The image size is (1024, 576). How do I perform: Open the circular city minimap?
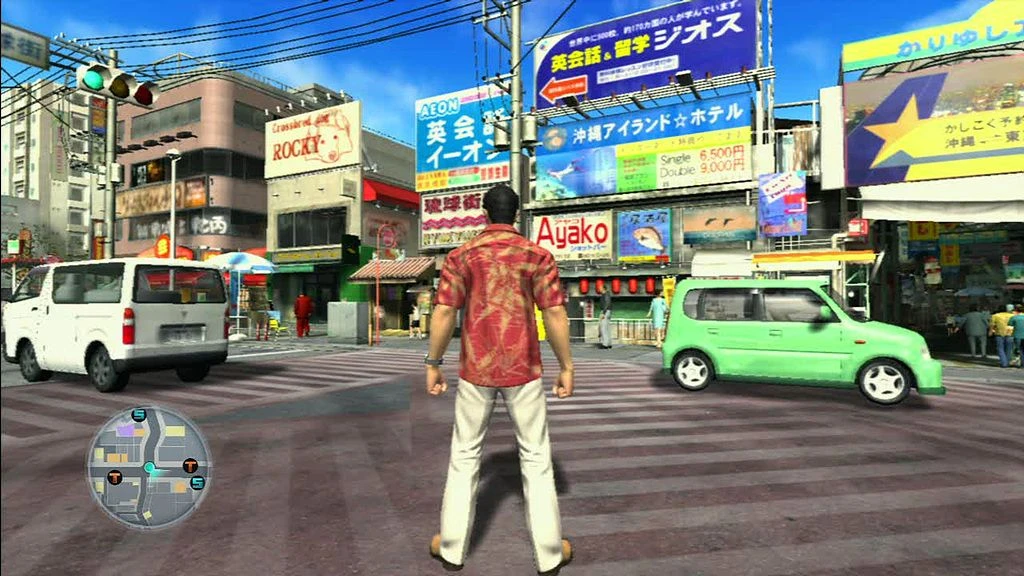148,467
